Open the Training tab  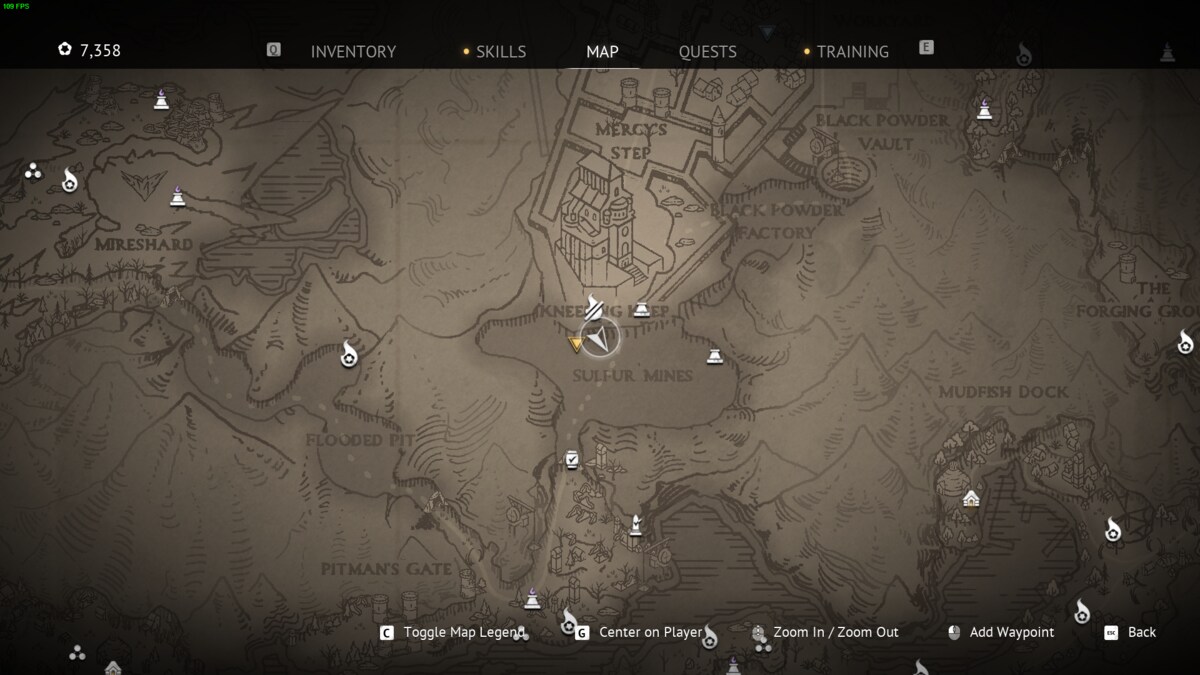pos(852,52)
